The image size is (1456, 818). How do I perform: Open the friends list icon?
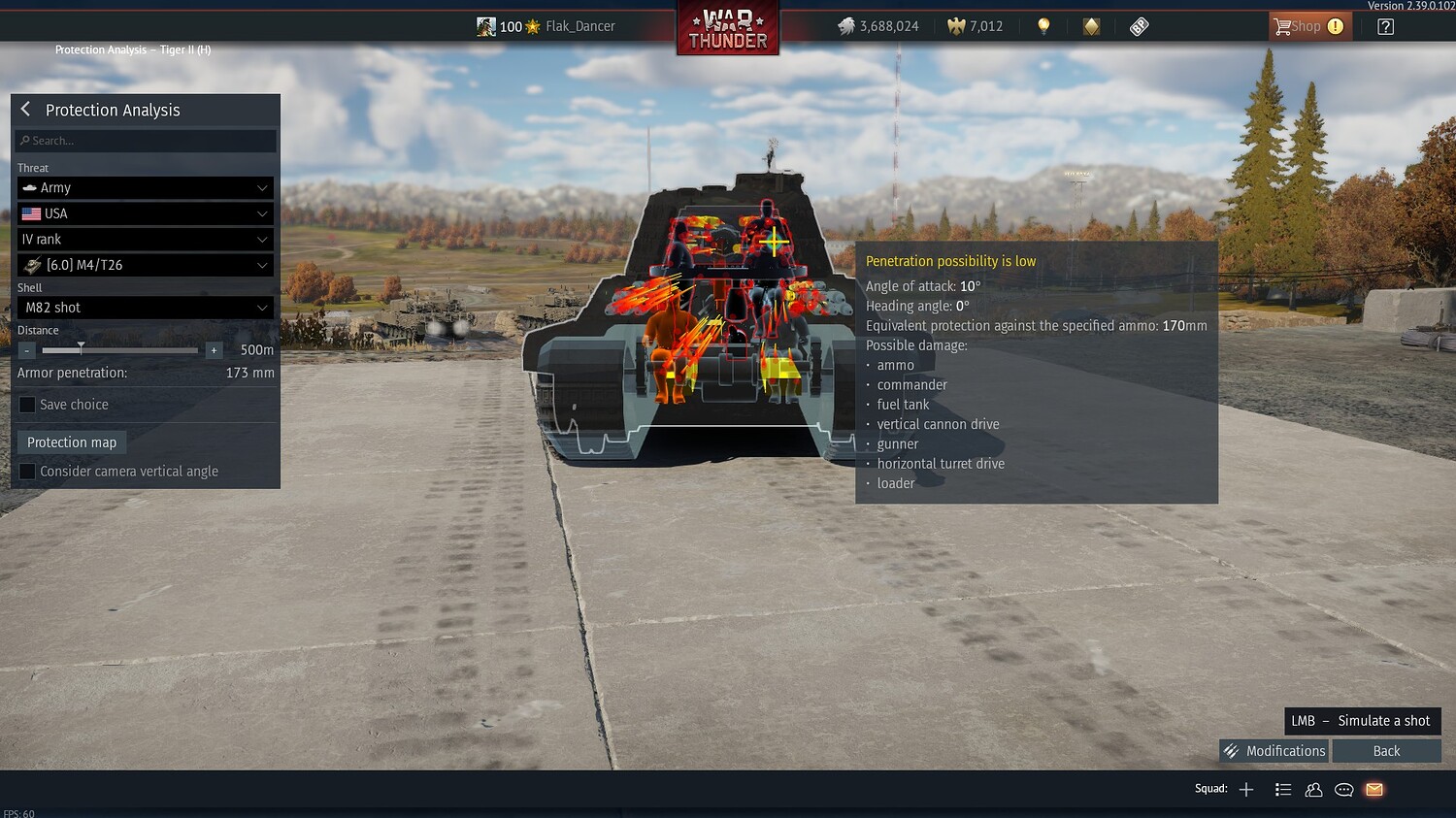[1313, 790]
